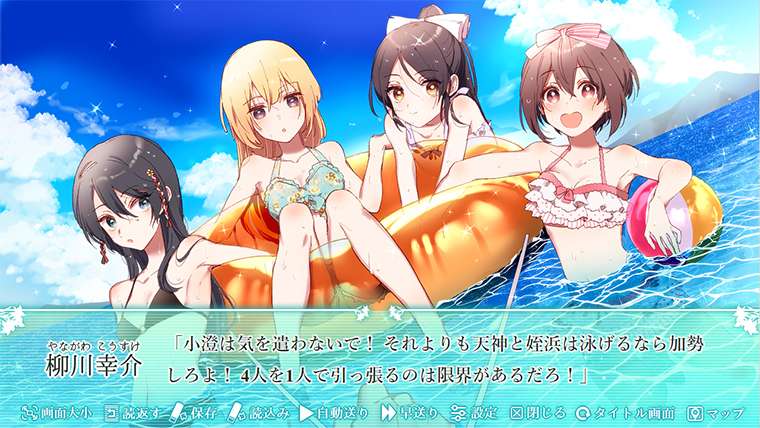Open the 設定 settings menu
760x428 pixels.
(473, 412)
